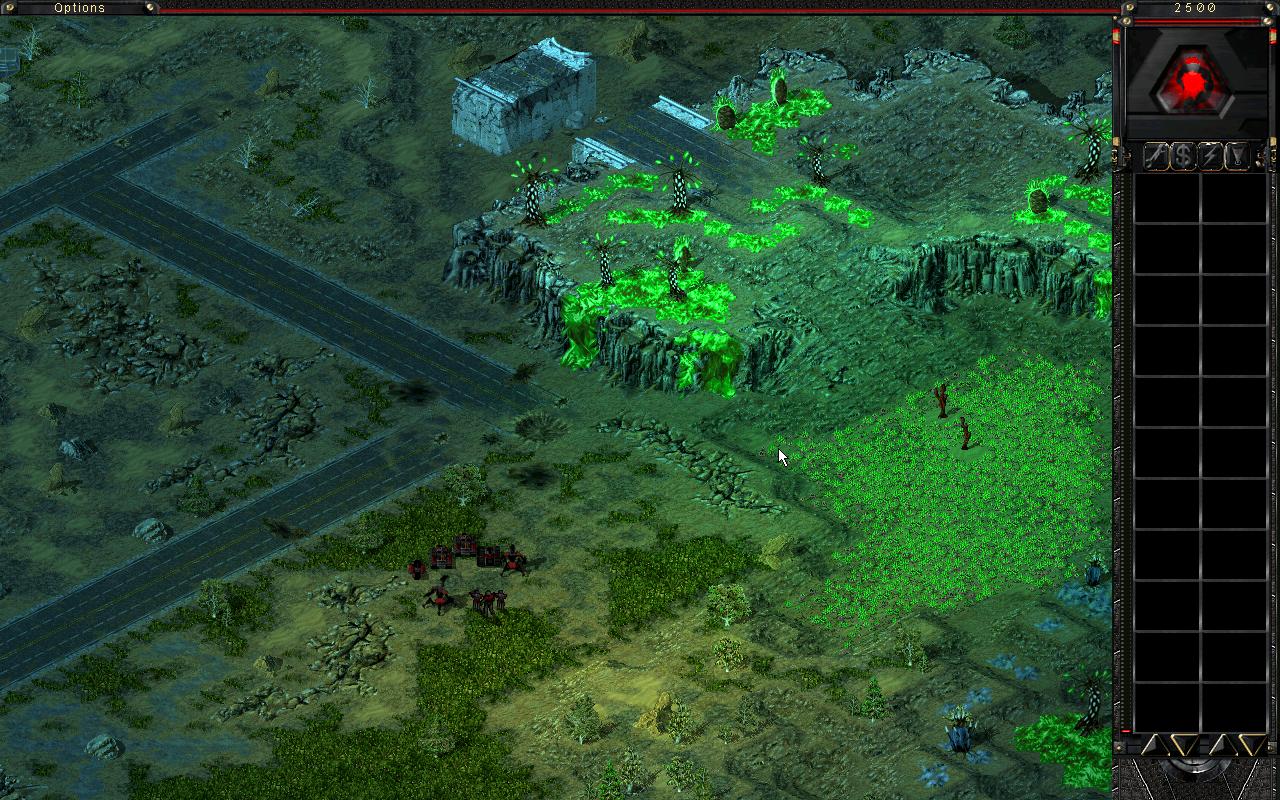Toggle the dollar-sign sell mode button
This screenshot has width=1280, height=800.
click(x=1183, y=156)
